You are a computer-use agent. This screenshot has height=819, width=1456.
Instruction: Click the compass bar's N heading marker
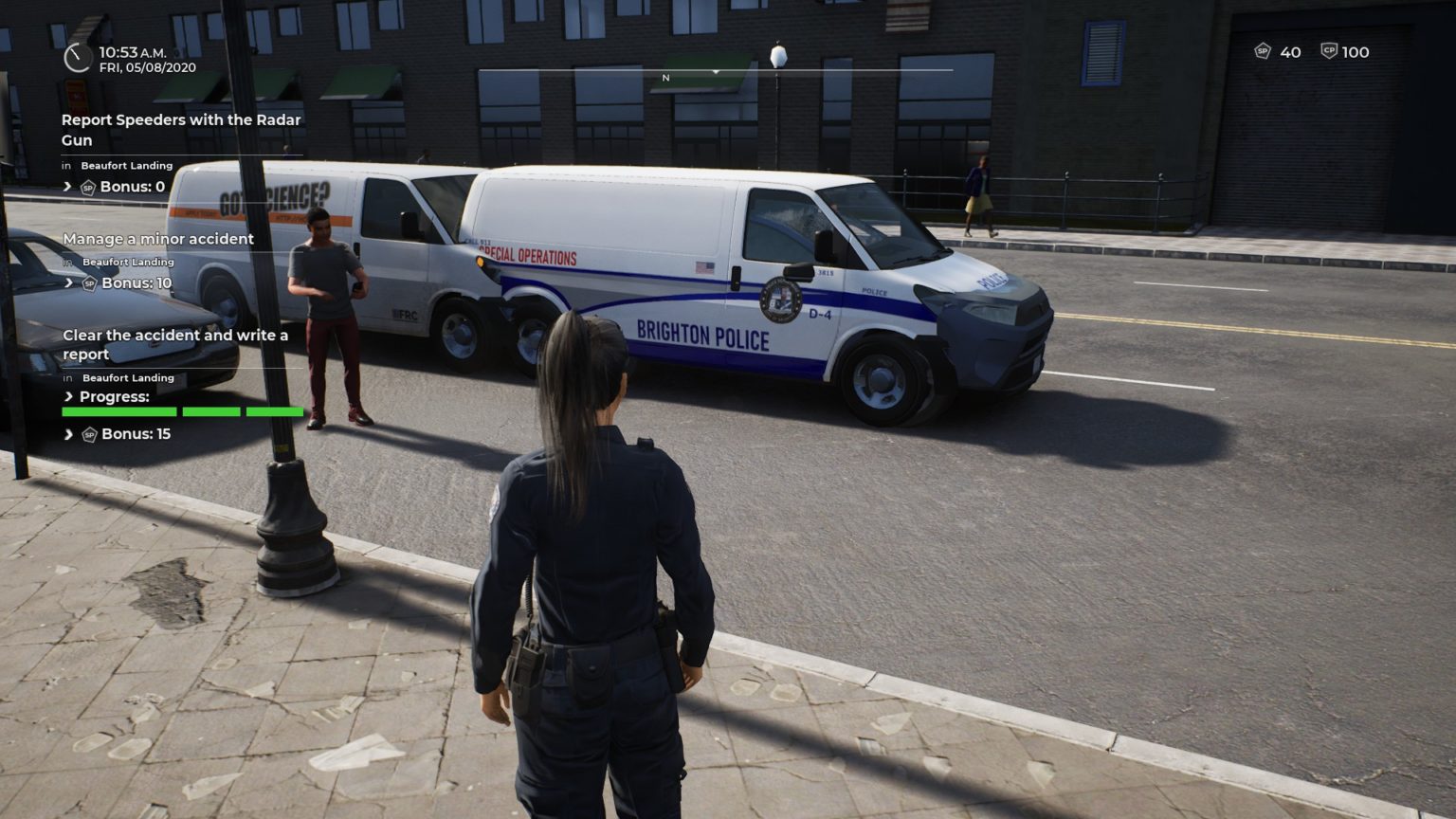click(665, 78)
